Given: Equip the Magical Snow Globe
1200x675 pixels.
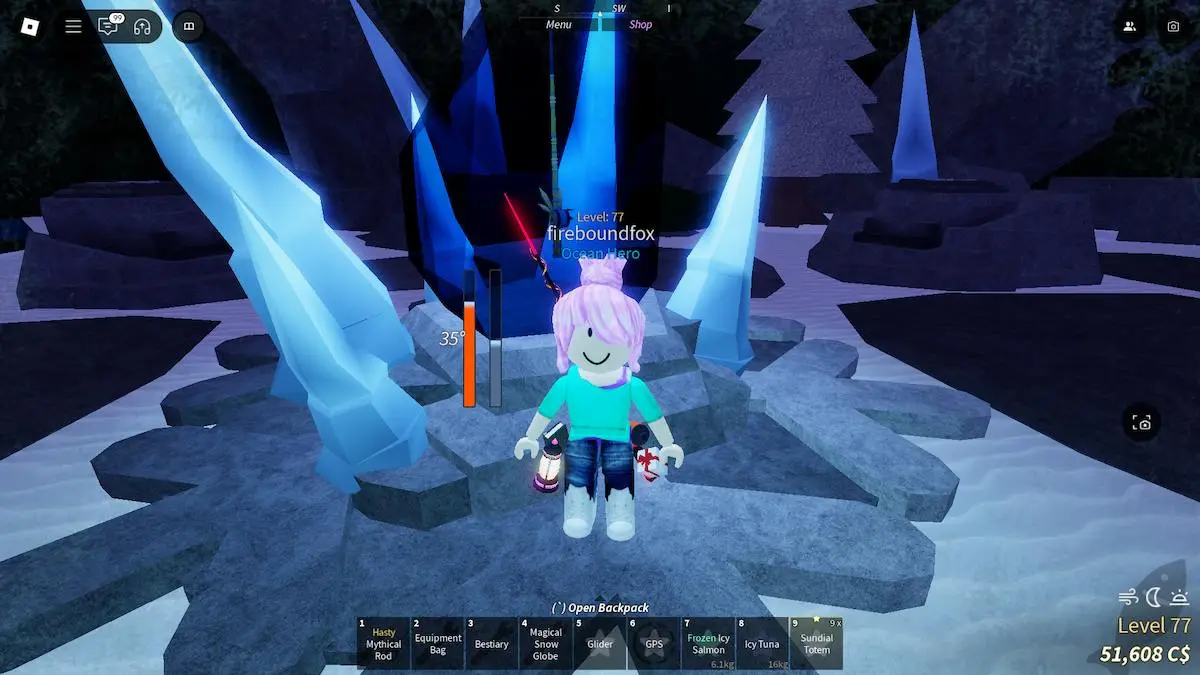Looking at the screenshot, I should click(x=546, y=643).
